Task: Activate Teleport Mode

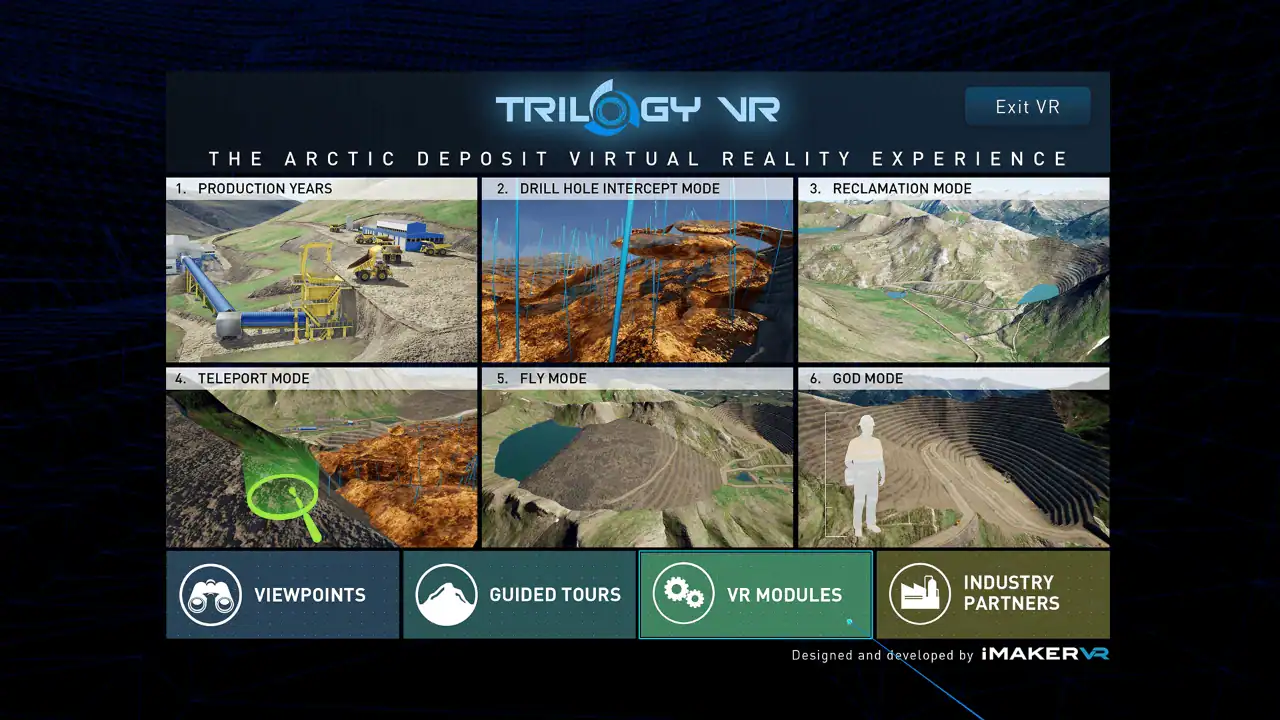Action: tap(321, 462)
